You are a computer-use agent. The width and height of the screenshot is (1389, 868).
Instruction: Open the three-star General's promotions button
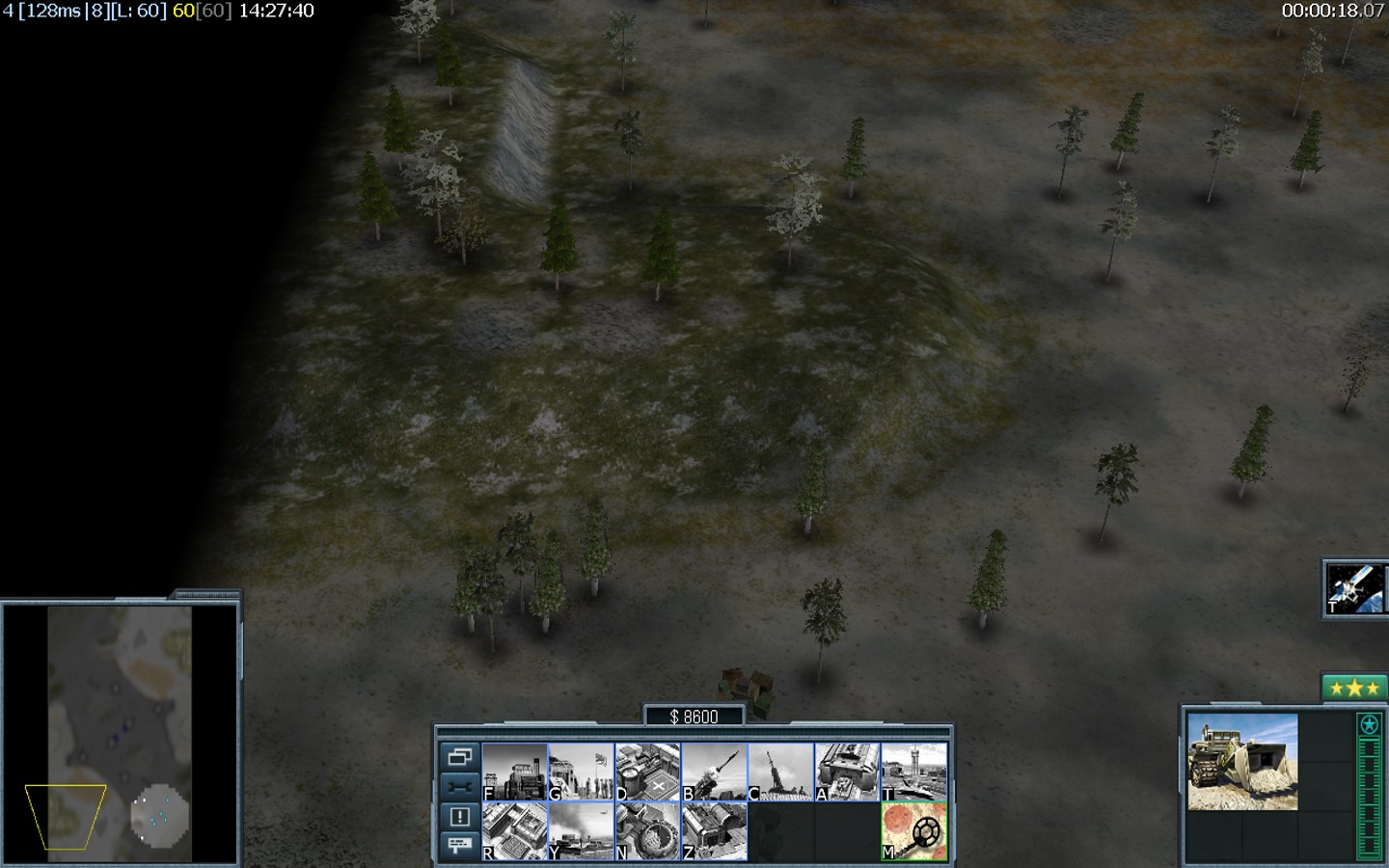click(x=1353, y=688)
